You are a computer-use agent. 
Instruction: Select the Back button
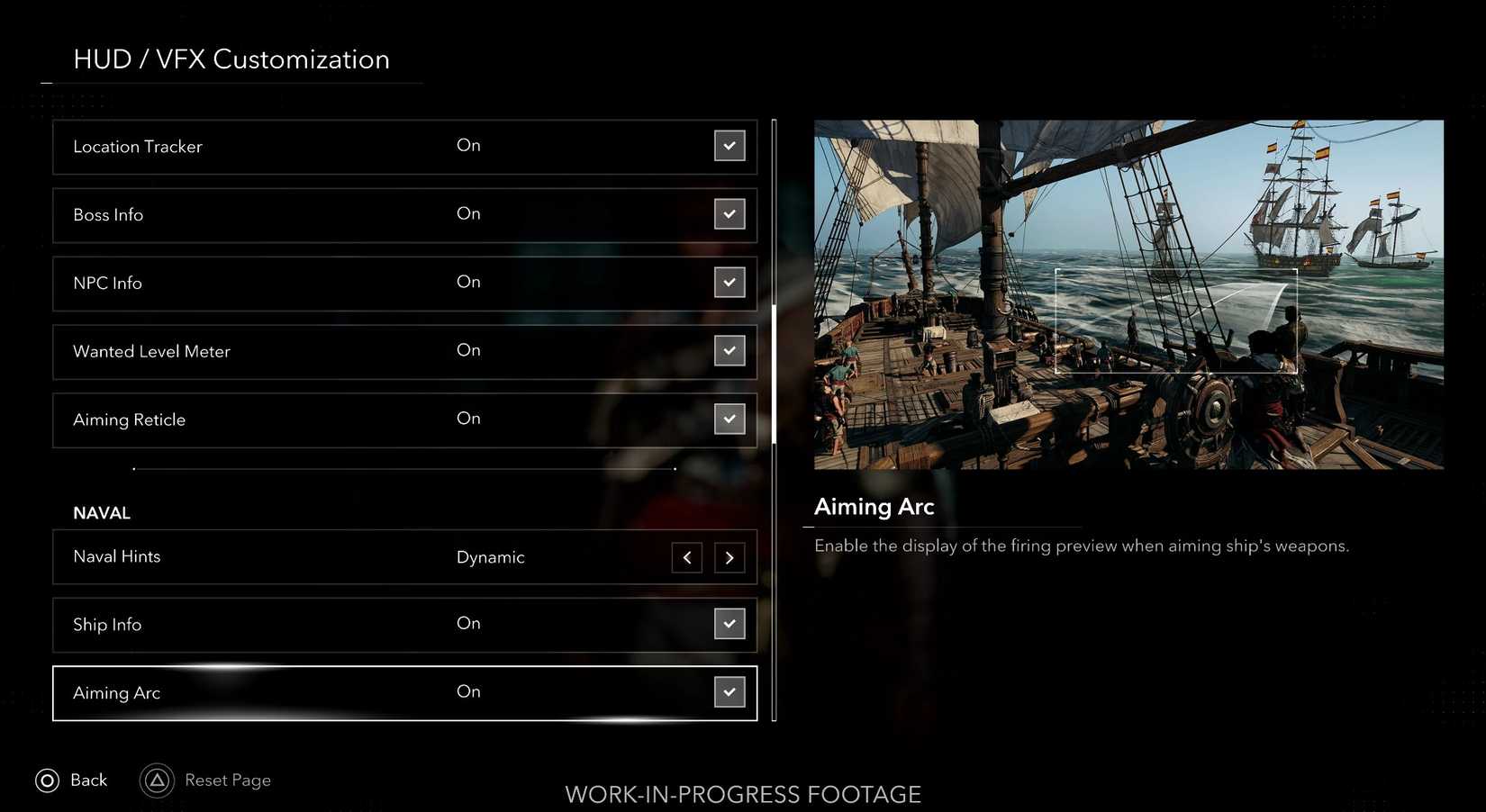tap(72, 780)
